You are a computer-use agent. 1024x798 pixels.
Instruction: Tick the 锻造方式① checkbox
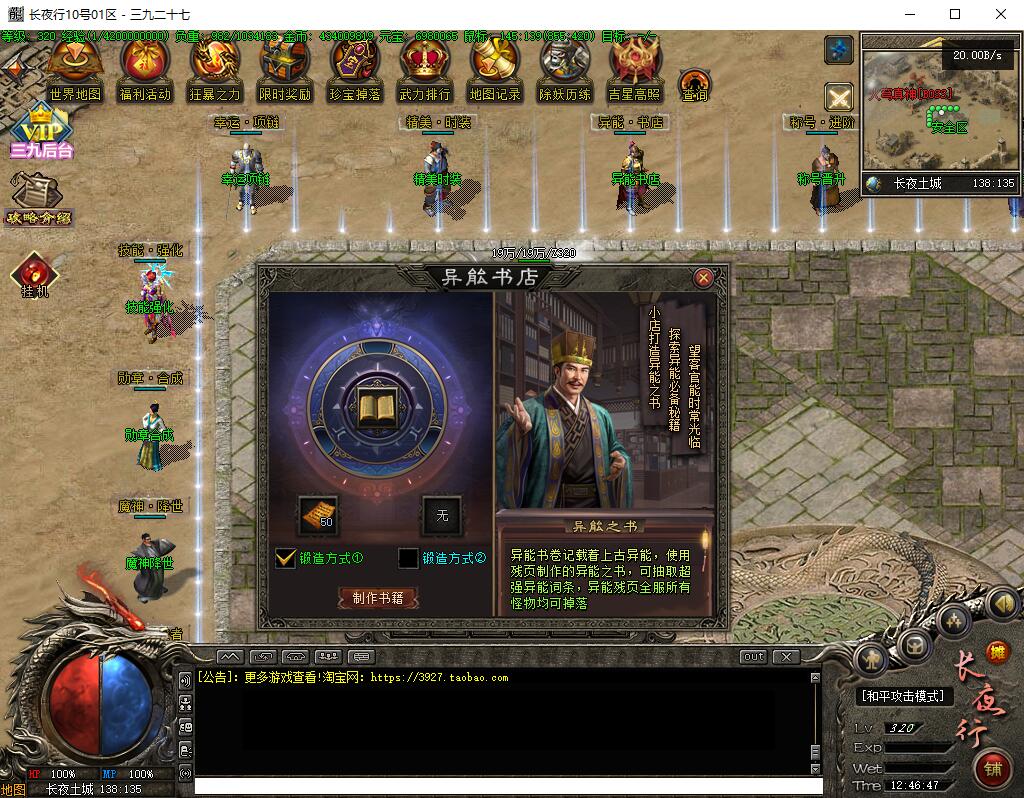286,558
